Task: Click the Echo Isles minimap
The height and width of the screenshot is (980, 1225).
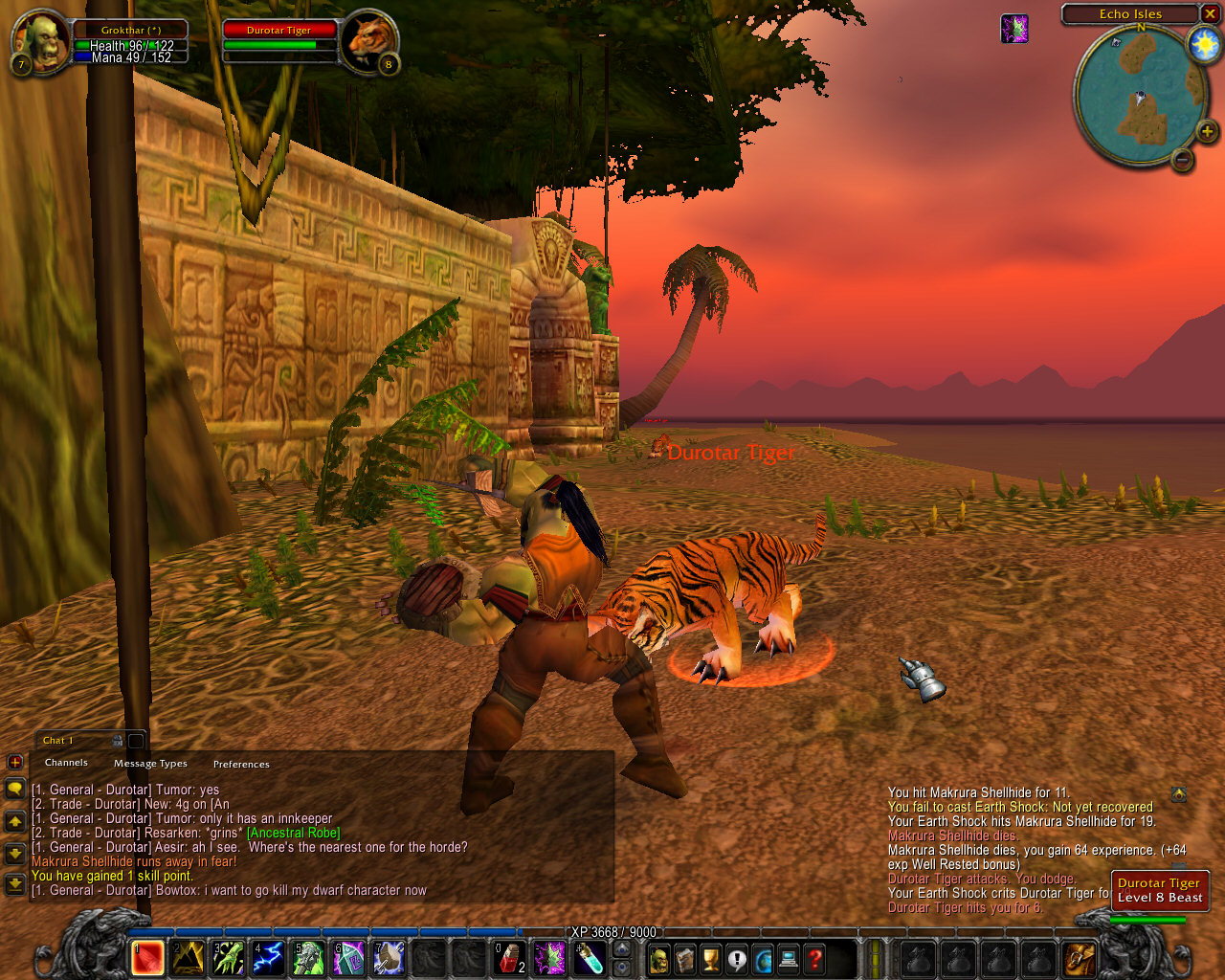Action: (1139, 96)
